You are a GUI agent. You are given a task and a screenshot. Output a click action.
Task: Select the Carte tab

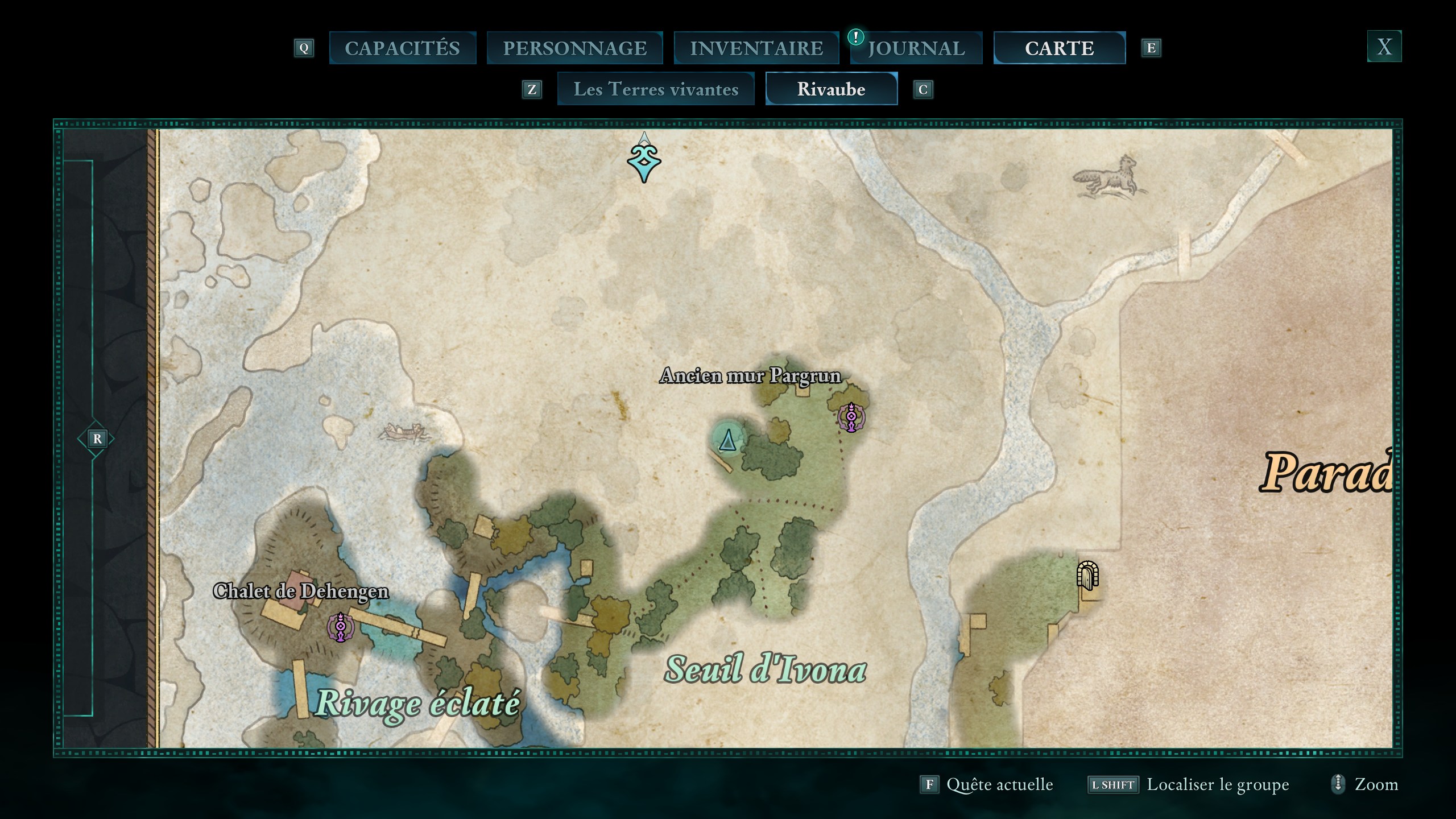[x=1059, y=48]
